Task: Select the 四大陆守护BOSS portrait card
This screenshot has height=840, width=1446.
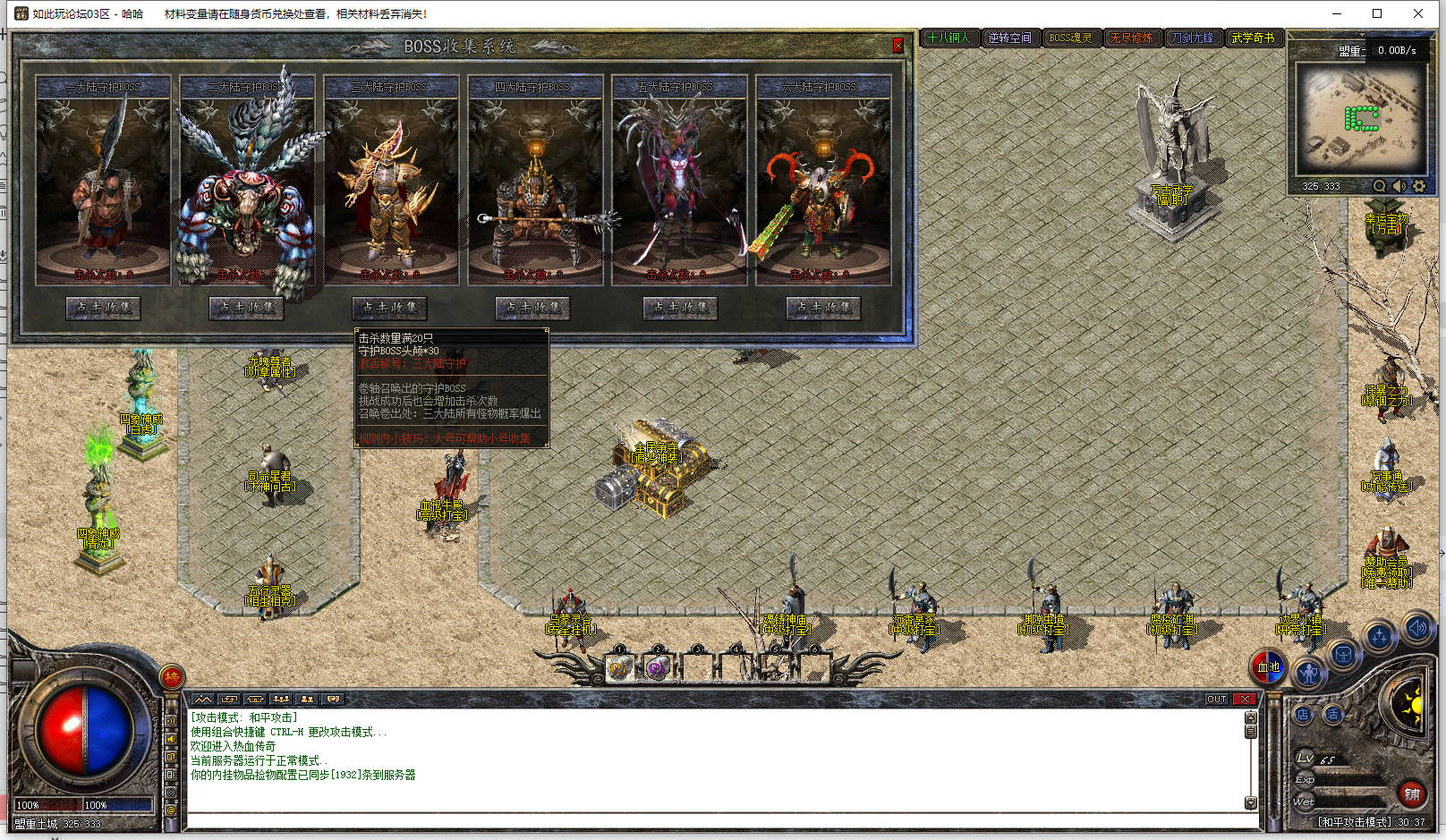Action: 535,181
